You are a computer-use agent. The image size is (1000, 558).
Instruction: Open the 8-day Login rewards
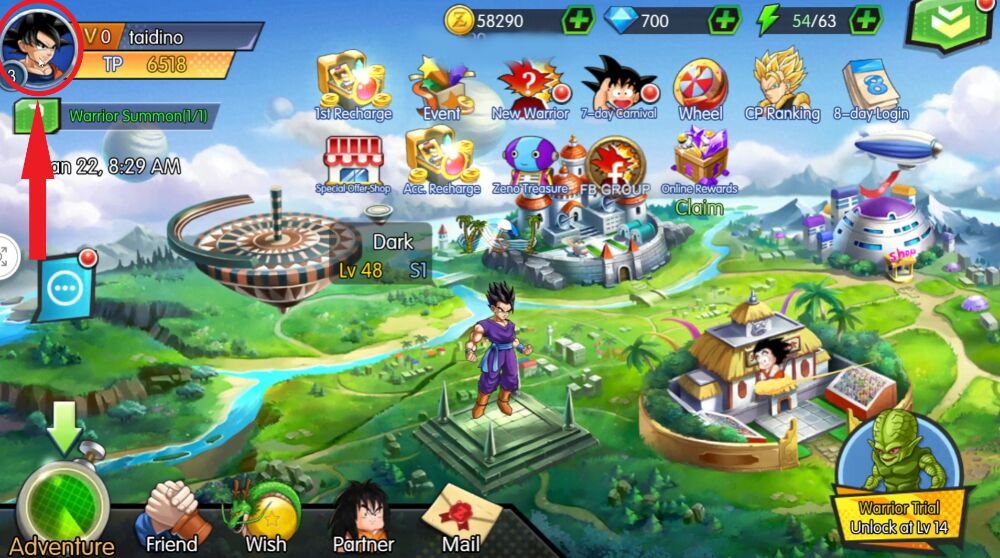coord(869,86)
